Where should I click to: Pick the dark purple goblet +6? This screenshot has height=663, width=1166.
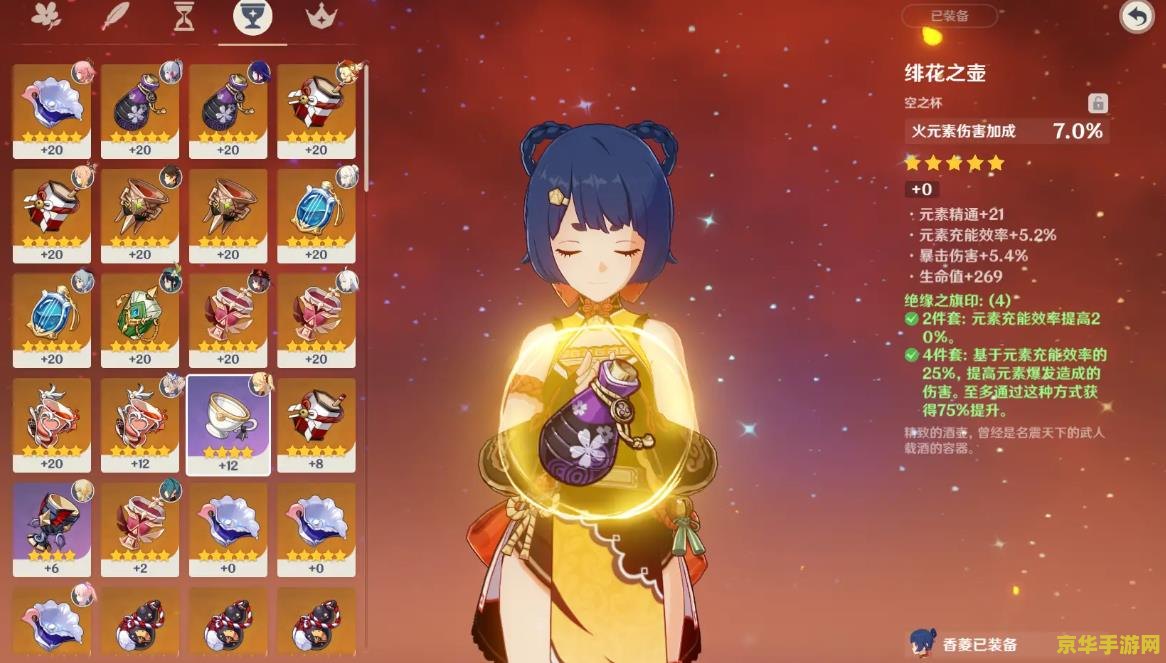pyautogui.click(x=51, y=527)
